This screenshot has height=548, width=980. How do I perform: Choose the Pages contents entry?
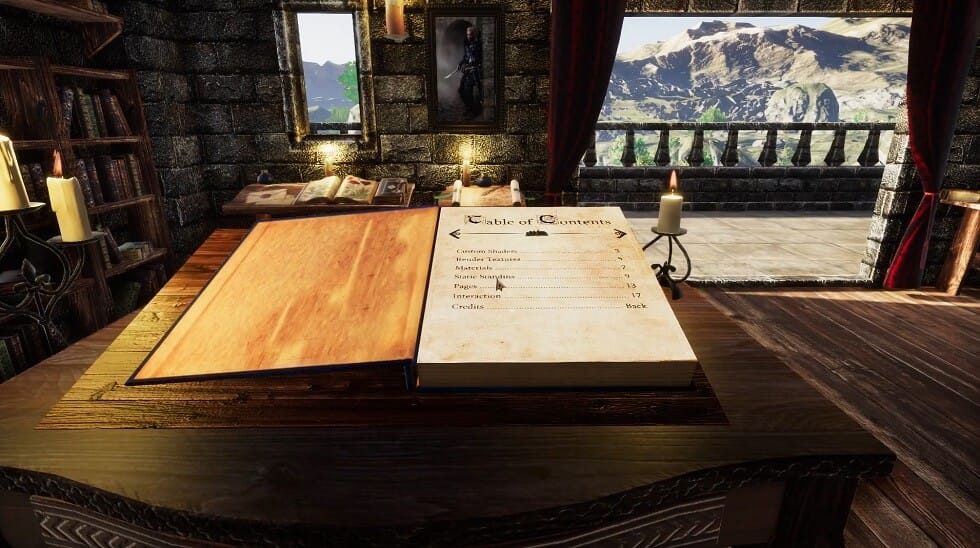coord(465,286)
